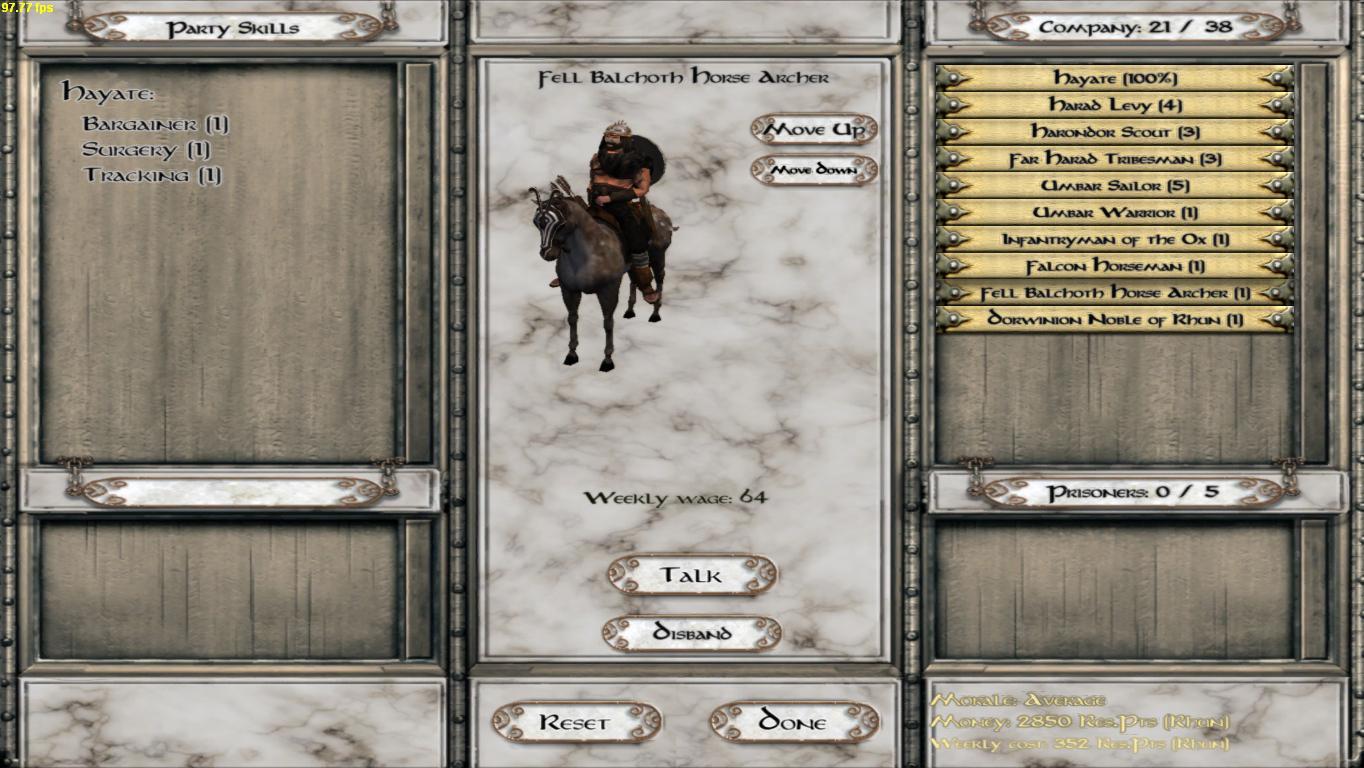Select Fell Balchoth Horse Archer row
This screenshot has height=768, width=1364.
(x=1115, y=293)
